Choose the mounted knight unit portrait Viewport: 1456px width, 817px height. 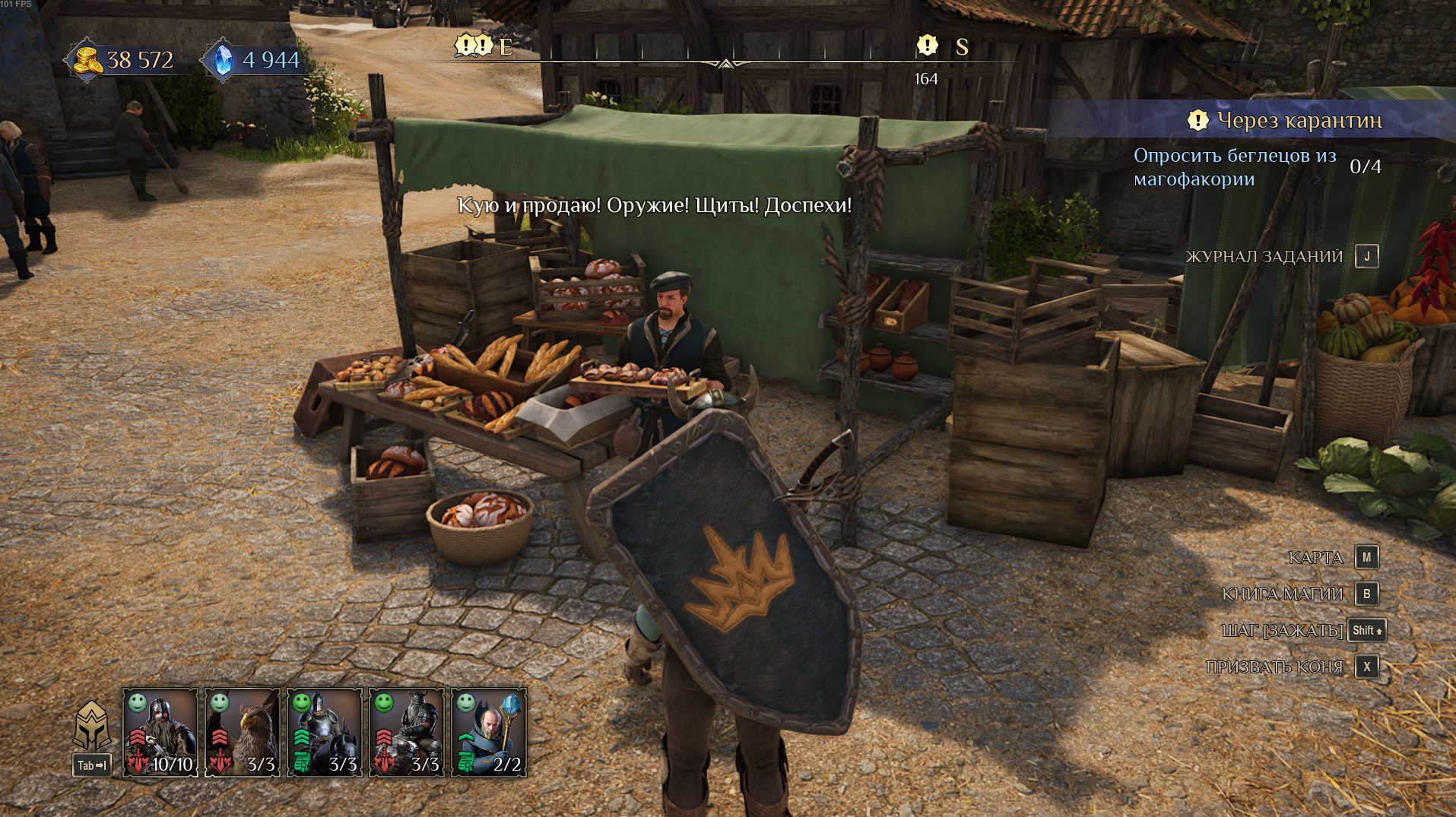click(x=325, y=732)
